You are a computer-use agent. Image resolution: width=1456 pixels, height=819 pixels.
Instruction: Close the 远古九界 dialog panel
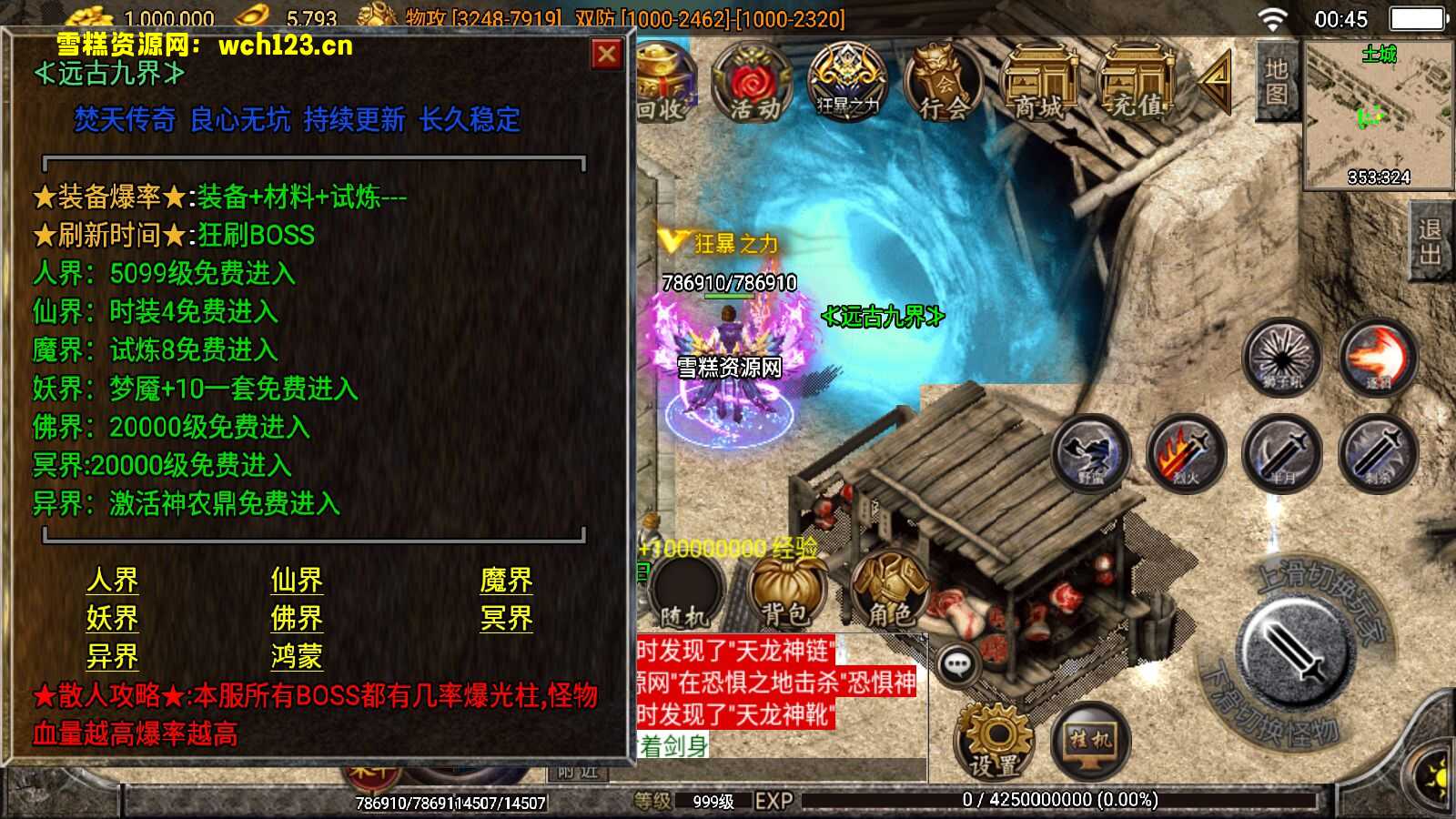click(606, 56)
